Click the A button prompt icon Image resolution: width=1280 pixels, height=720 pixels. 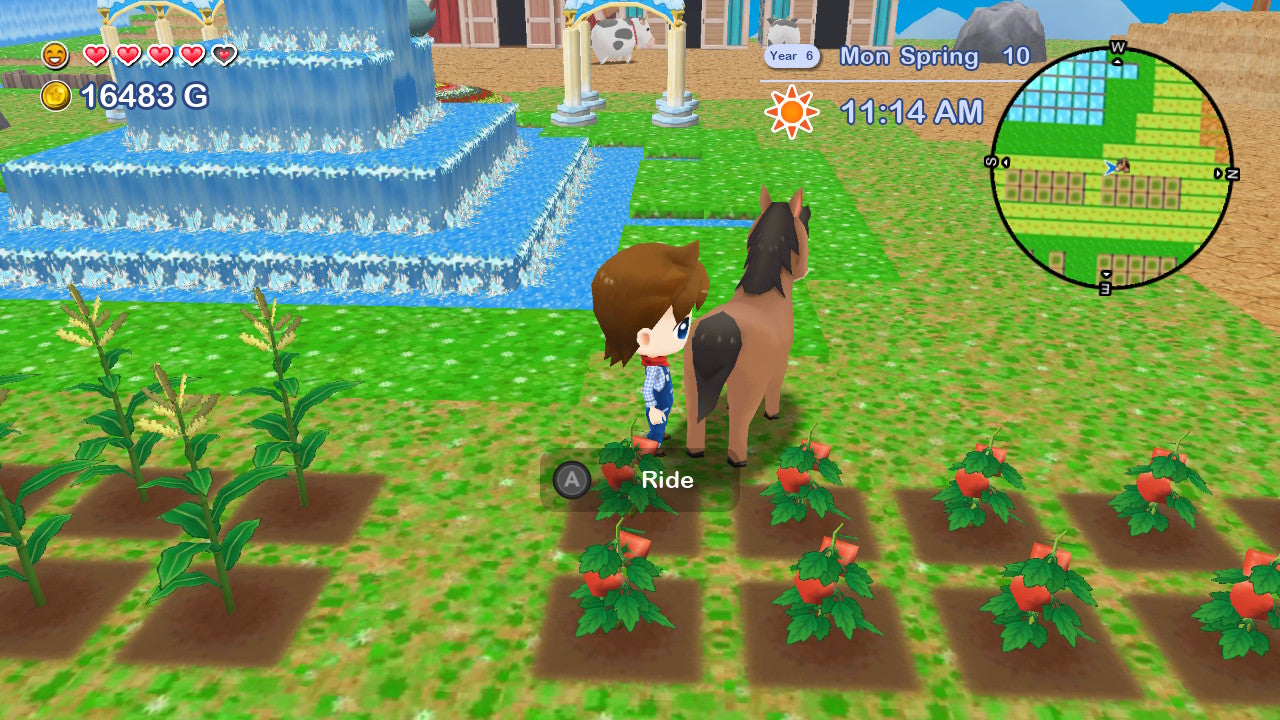click(x=570, y=480)
